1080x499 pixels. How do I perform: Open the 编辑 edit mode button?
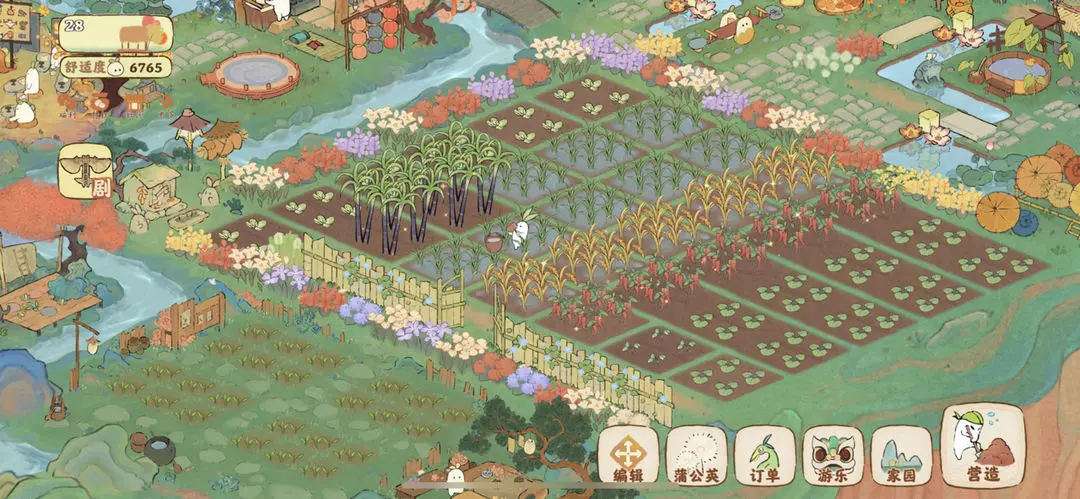point(627,459)
